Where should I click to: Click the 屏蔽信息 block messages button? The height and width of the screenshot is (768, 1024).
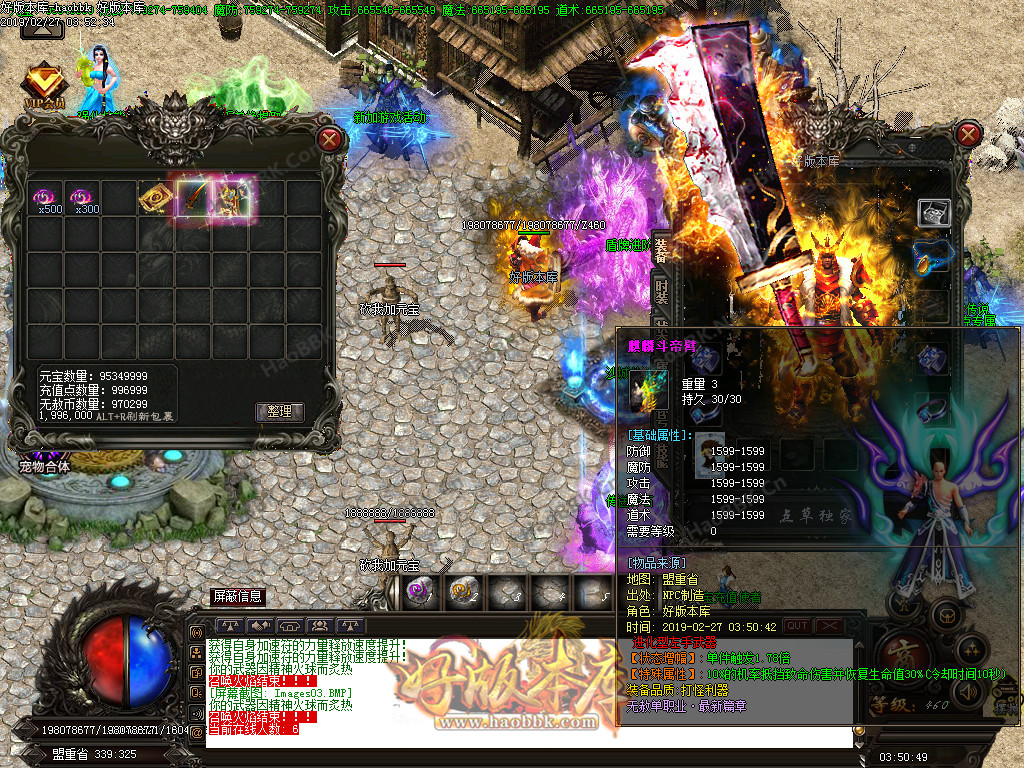[238, 596]
